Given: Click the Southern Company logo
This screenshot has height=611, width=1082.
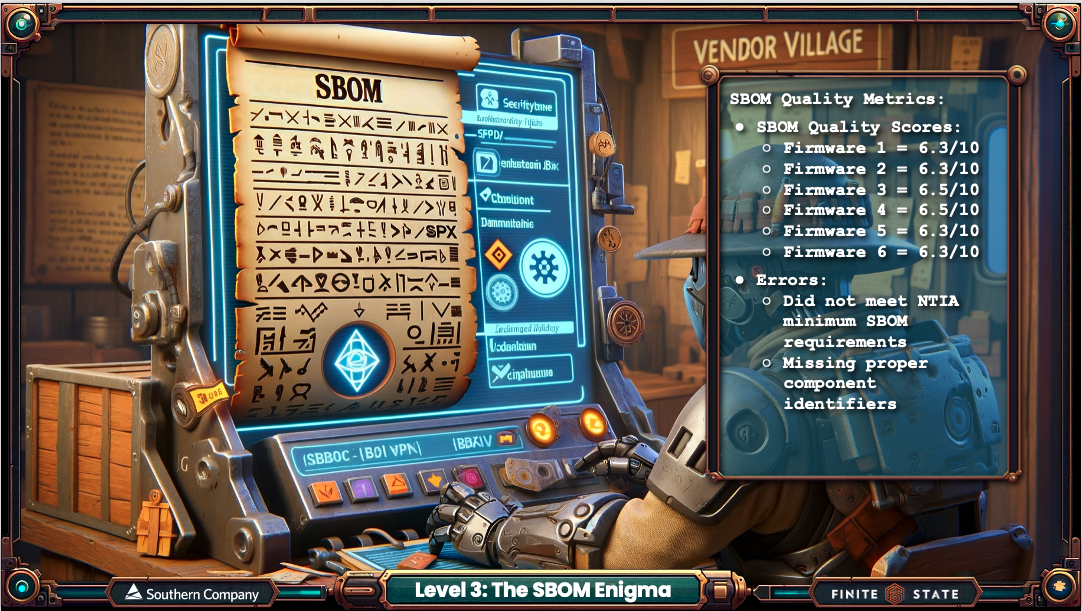Looking at the screenshot, I should pyautogui.click(x=191, y=593).
